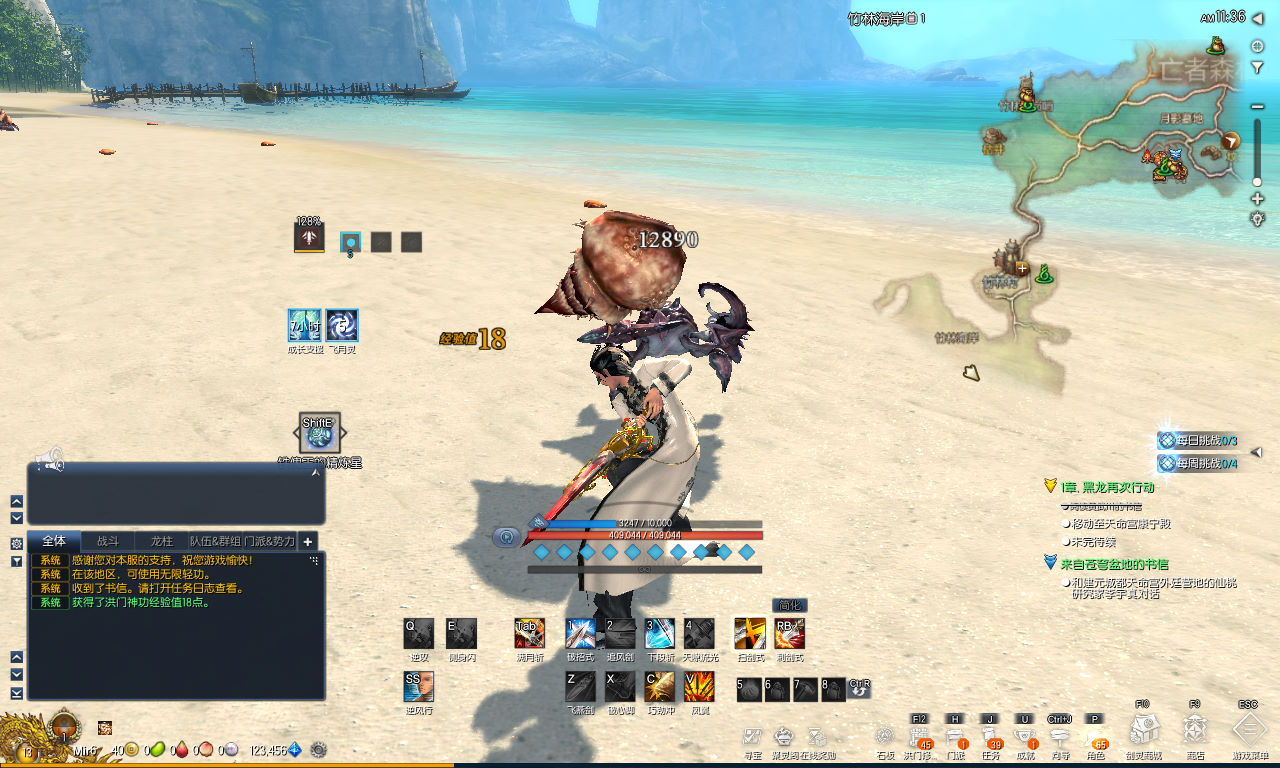Use the 逆风行 SS skill icon
Screen dimensions: 1280x768
click(419, 686)
